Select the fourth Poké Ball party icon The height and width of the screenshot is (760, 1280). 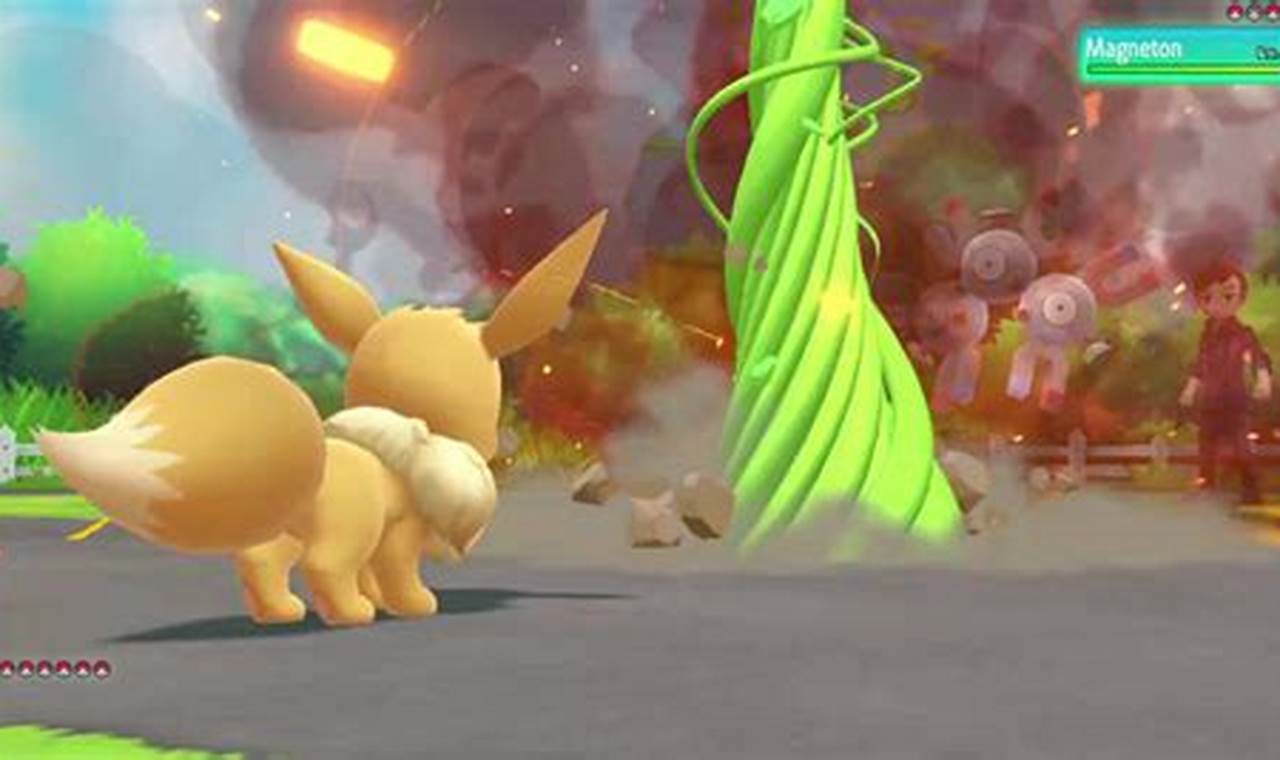click(64, 670)
